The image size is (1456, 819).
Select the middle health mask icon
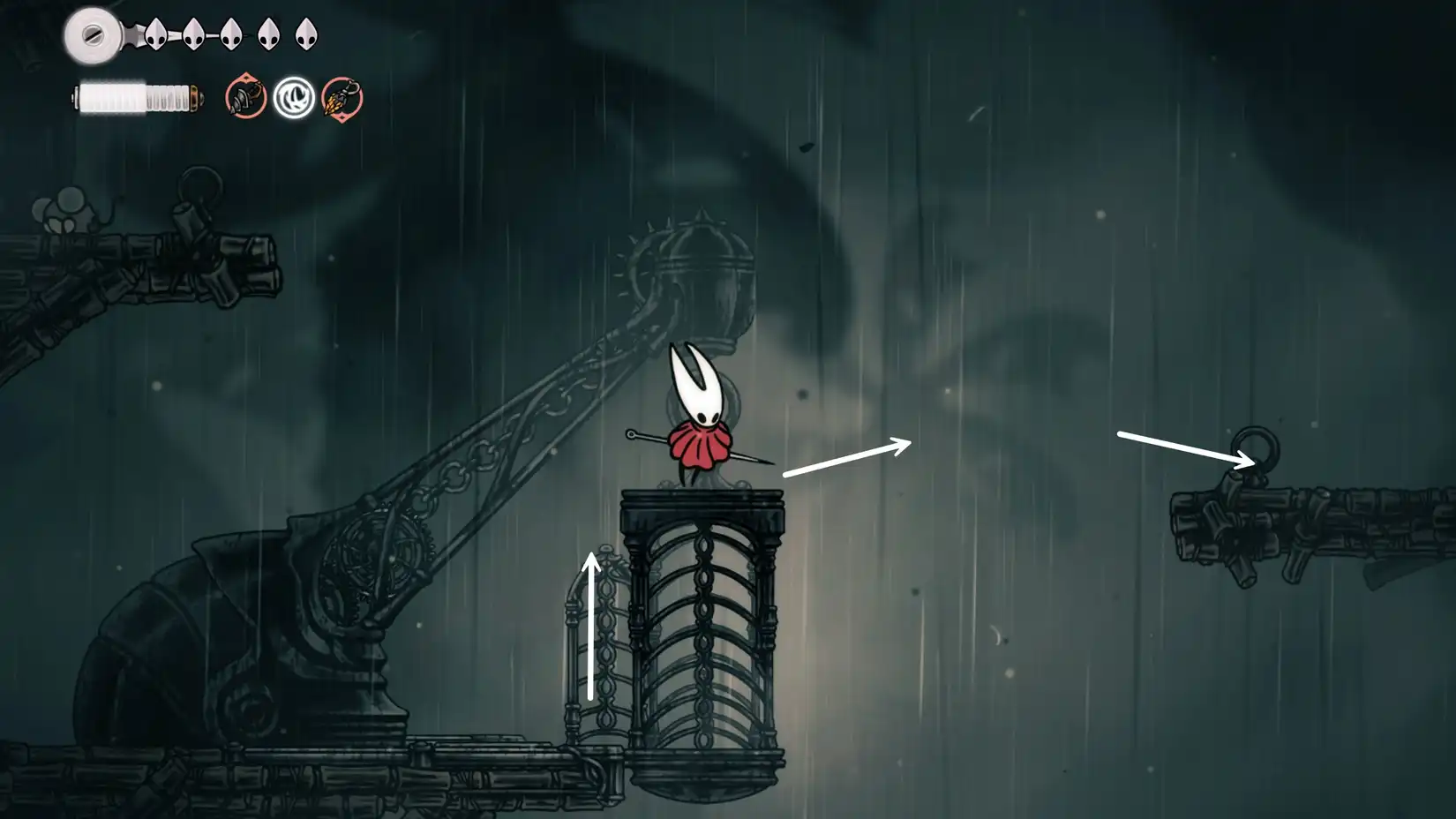click(x=230, y=35)
